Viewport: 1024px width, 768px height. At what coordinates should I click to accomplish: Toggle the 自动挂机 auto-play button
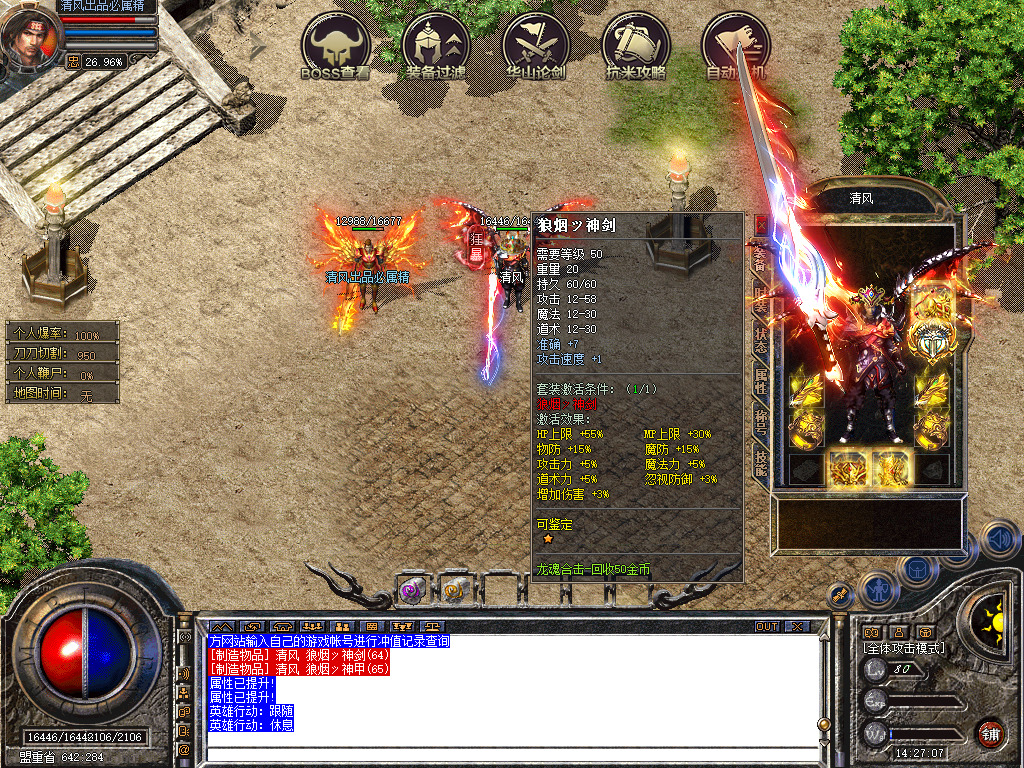tap(735, 45)
